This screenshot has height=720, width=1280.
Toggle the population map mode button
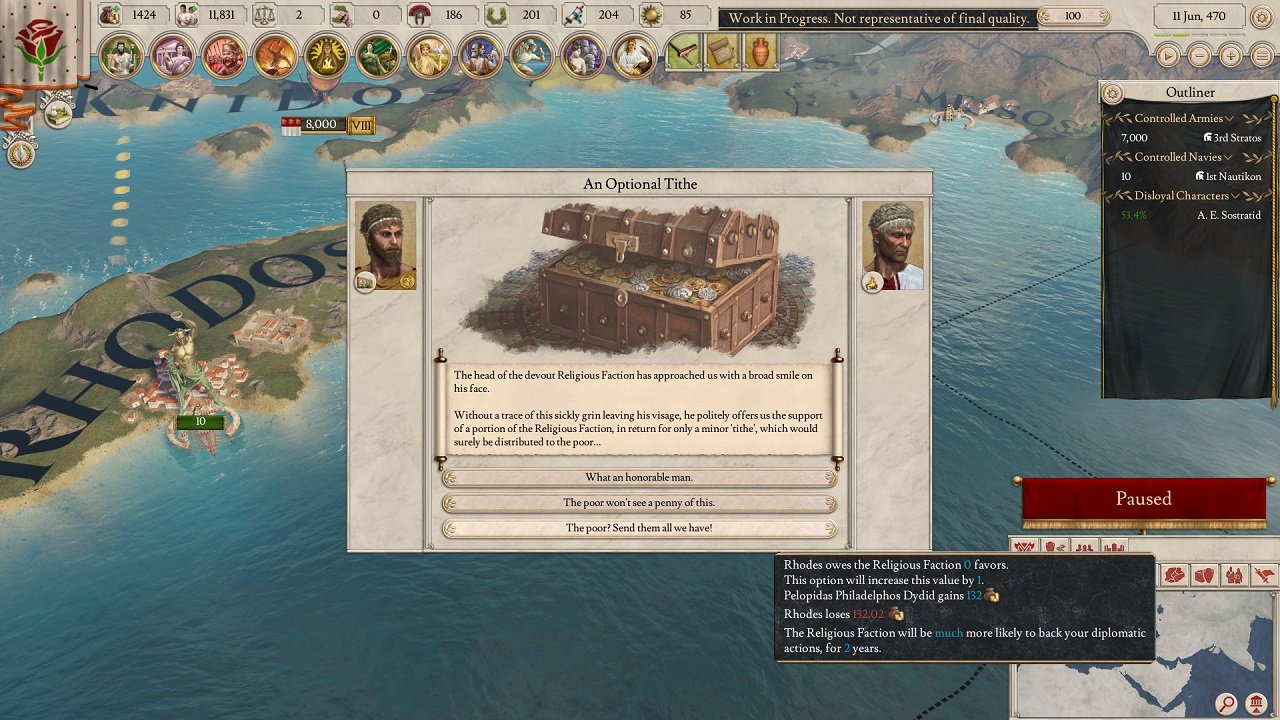(1085, 546)
